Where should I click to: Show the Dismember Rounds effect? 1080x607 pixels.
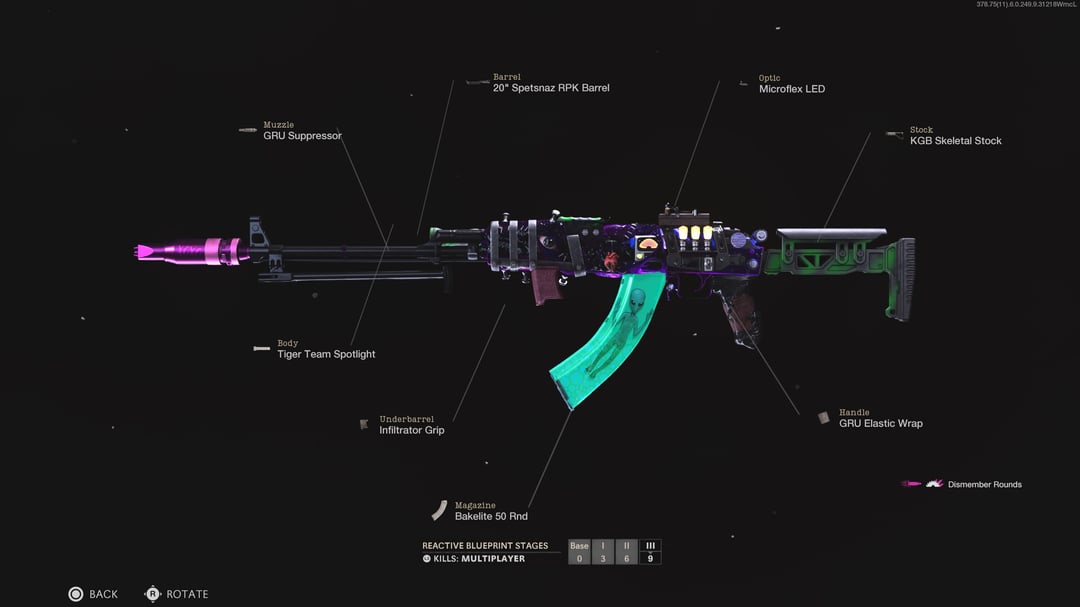pyautogui.click(x=984, y=485)
